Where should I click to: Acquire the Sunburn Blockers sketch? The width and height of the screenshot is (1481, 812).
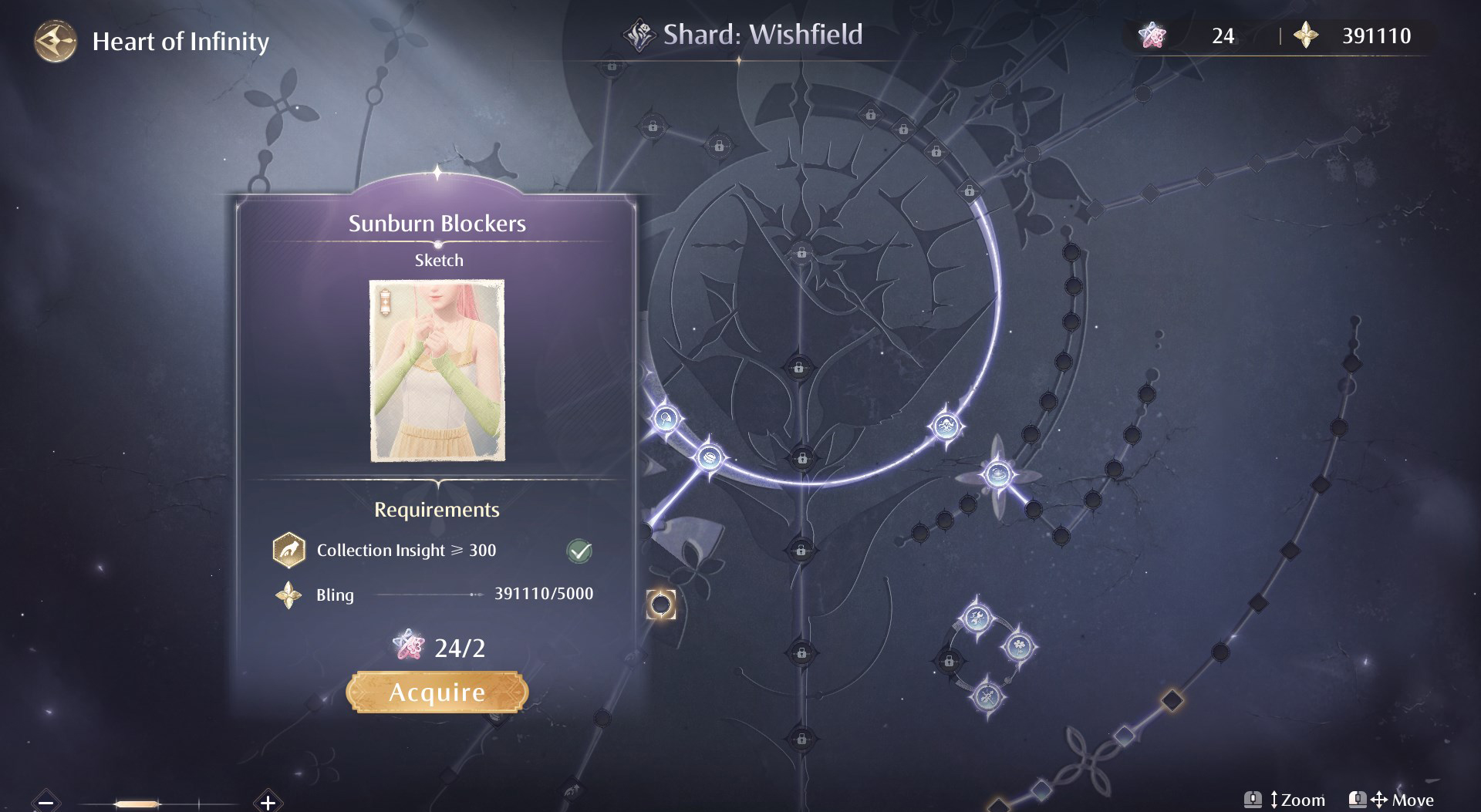click(437, 692)
